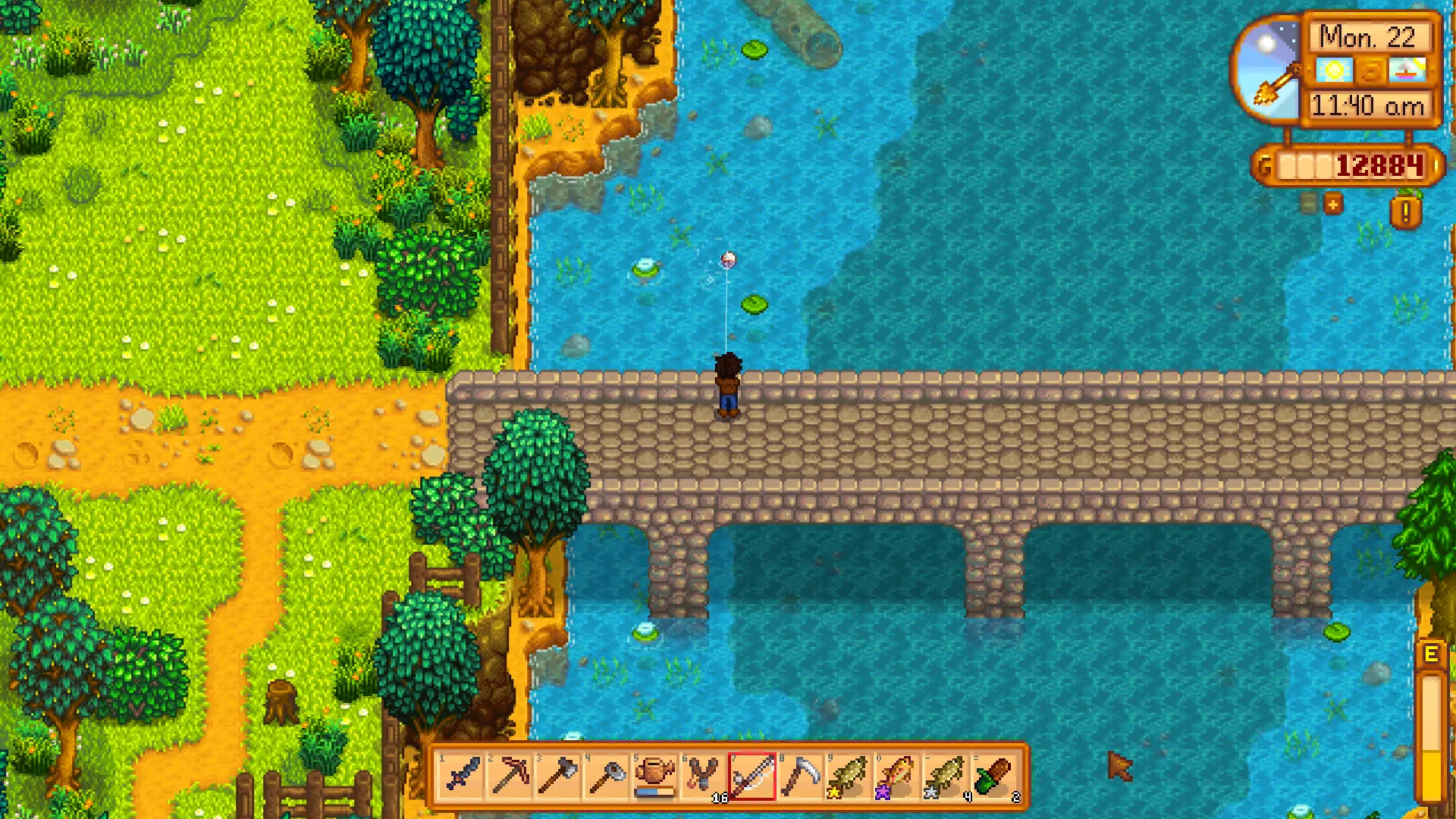
Task: Select the sword in the hotbar
Action: 463,777
